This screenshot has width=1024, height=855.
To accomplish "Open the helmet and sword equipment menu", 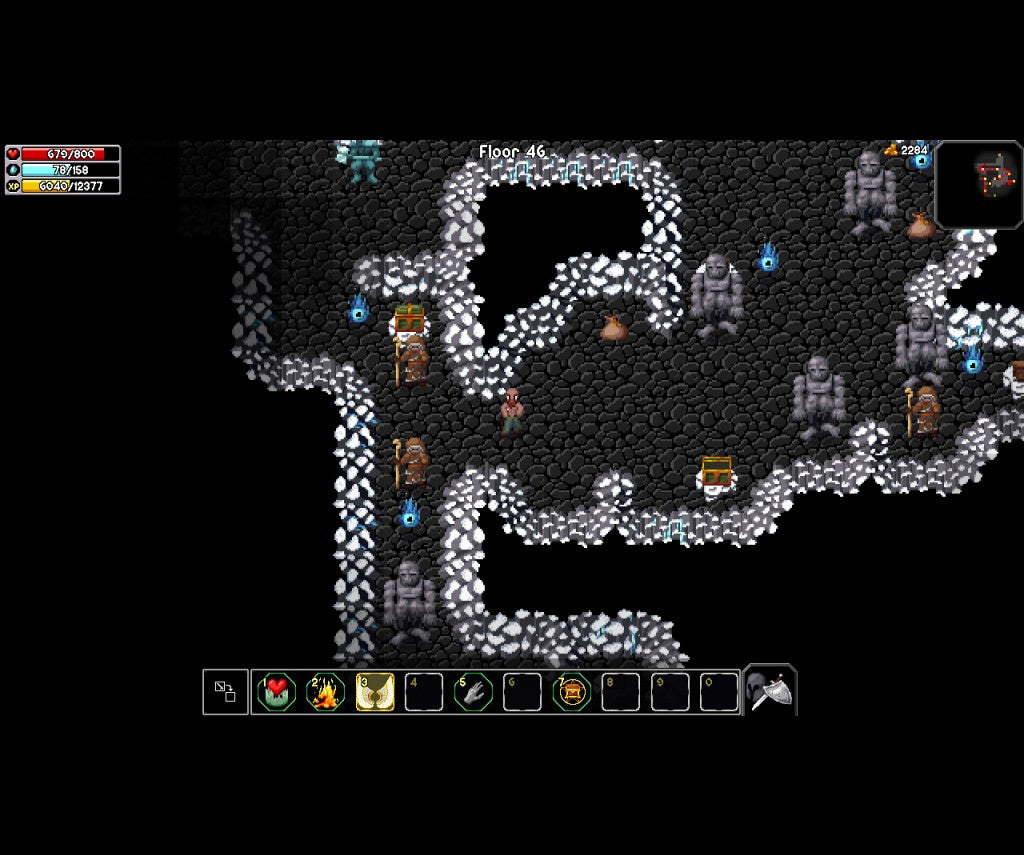I will coord(770,691).
